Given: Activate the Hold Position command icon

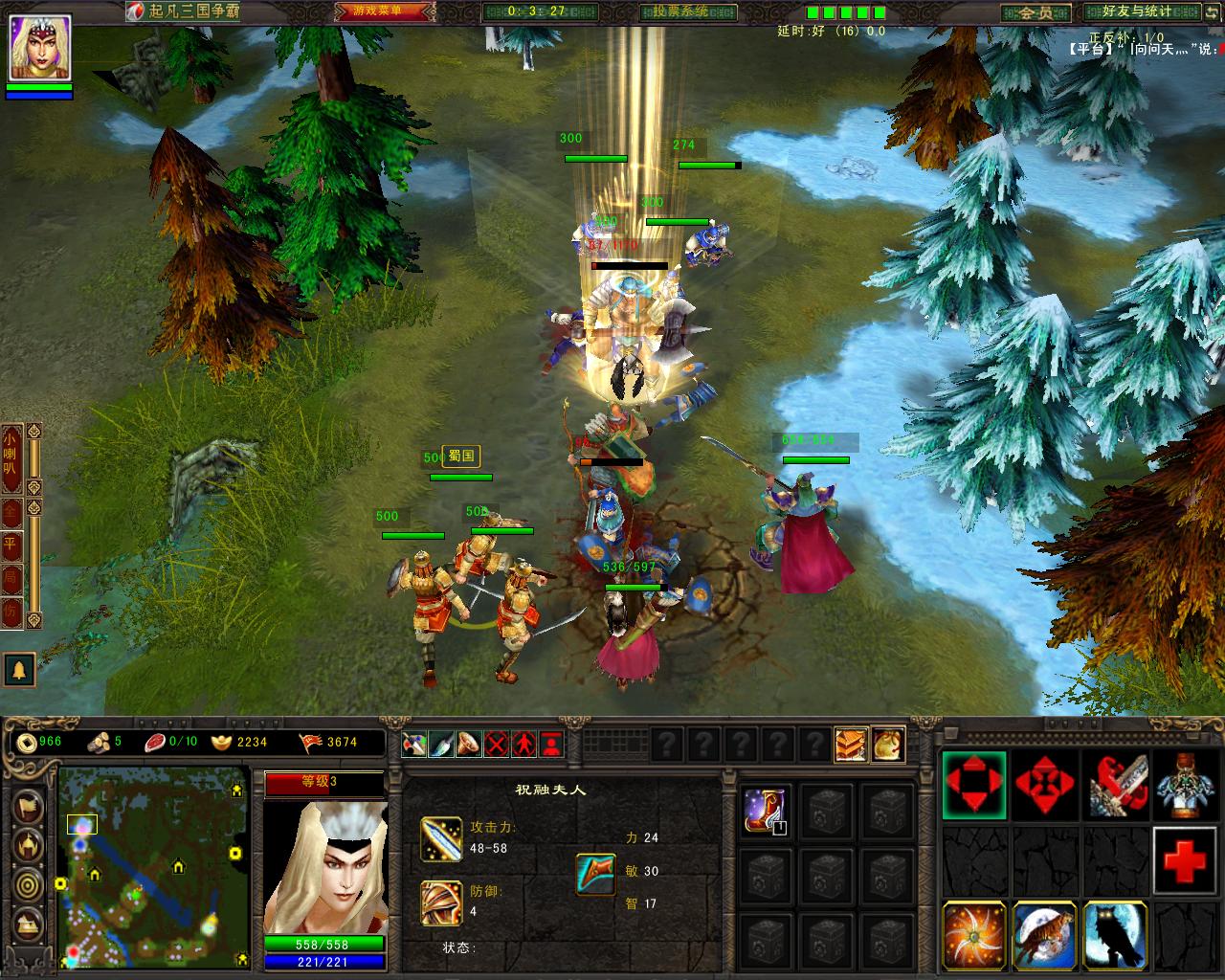Looking at the screenshot, I should tap(1045, 785).
